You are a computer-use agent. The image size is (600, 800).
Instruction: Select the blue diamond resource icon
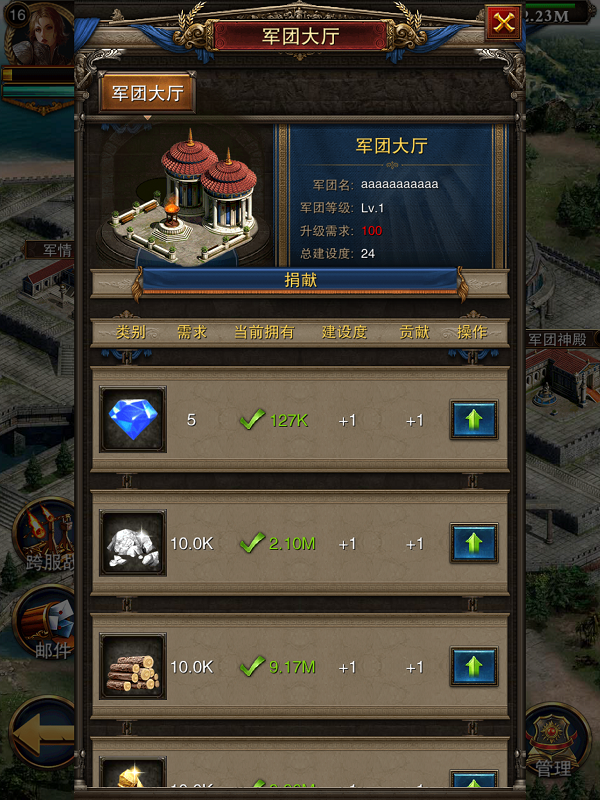point(133,420)
